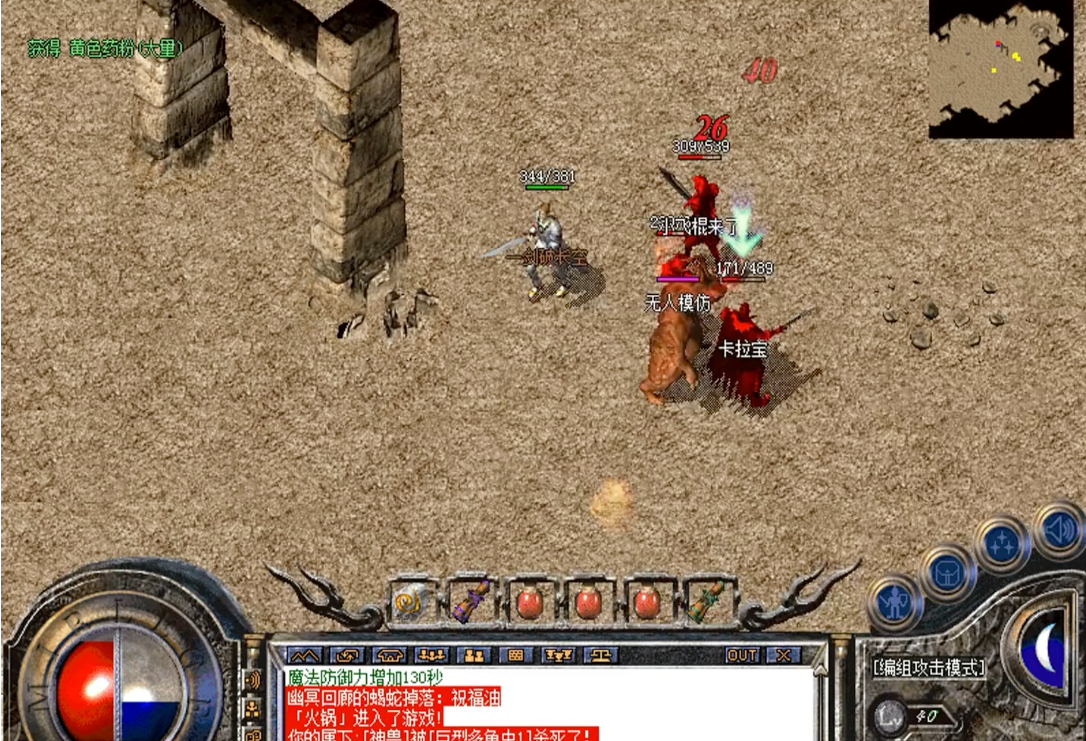This screenshot has height=741, width=1086.
Task: Click the circular arrows toolbar button
Action: 345,656
